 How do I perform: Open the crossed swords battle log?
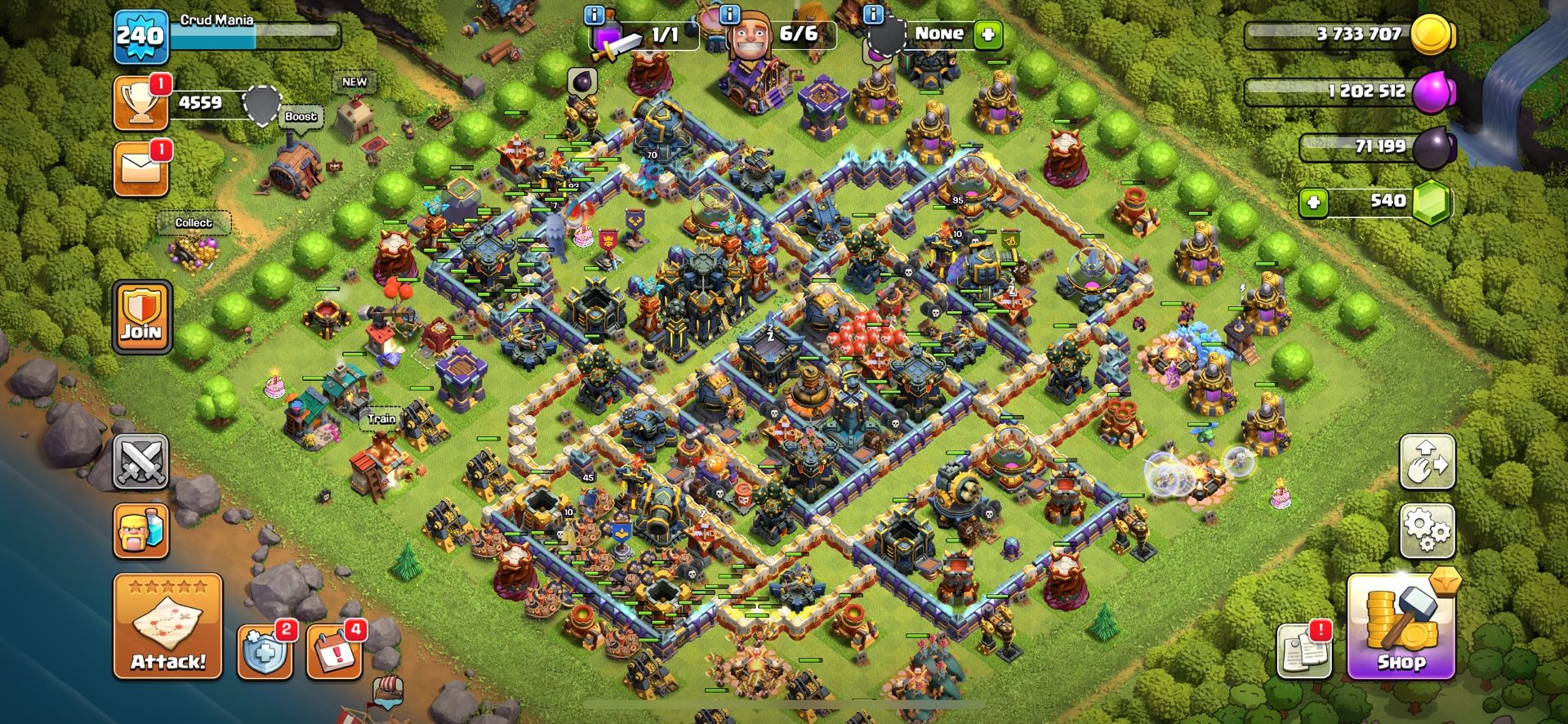[140, 462]
